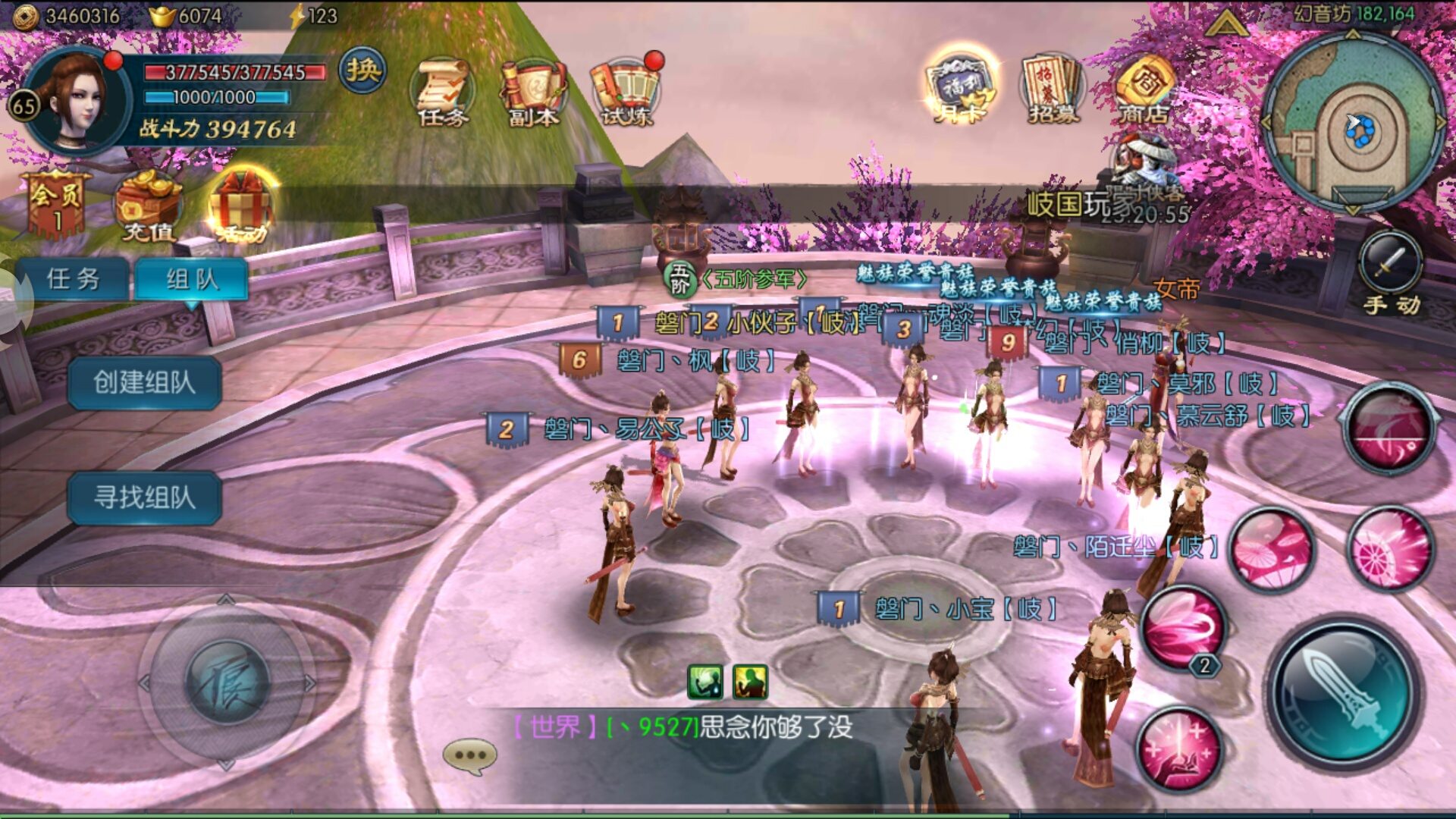Screen dimensions: 1456x819
Task: Open the 月卡 monthly card bonus
Action: pos(960,89)
